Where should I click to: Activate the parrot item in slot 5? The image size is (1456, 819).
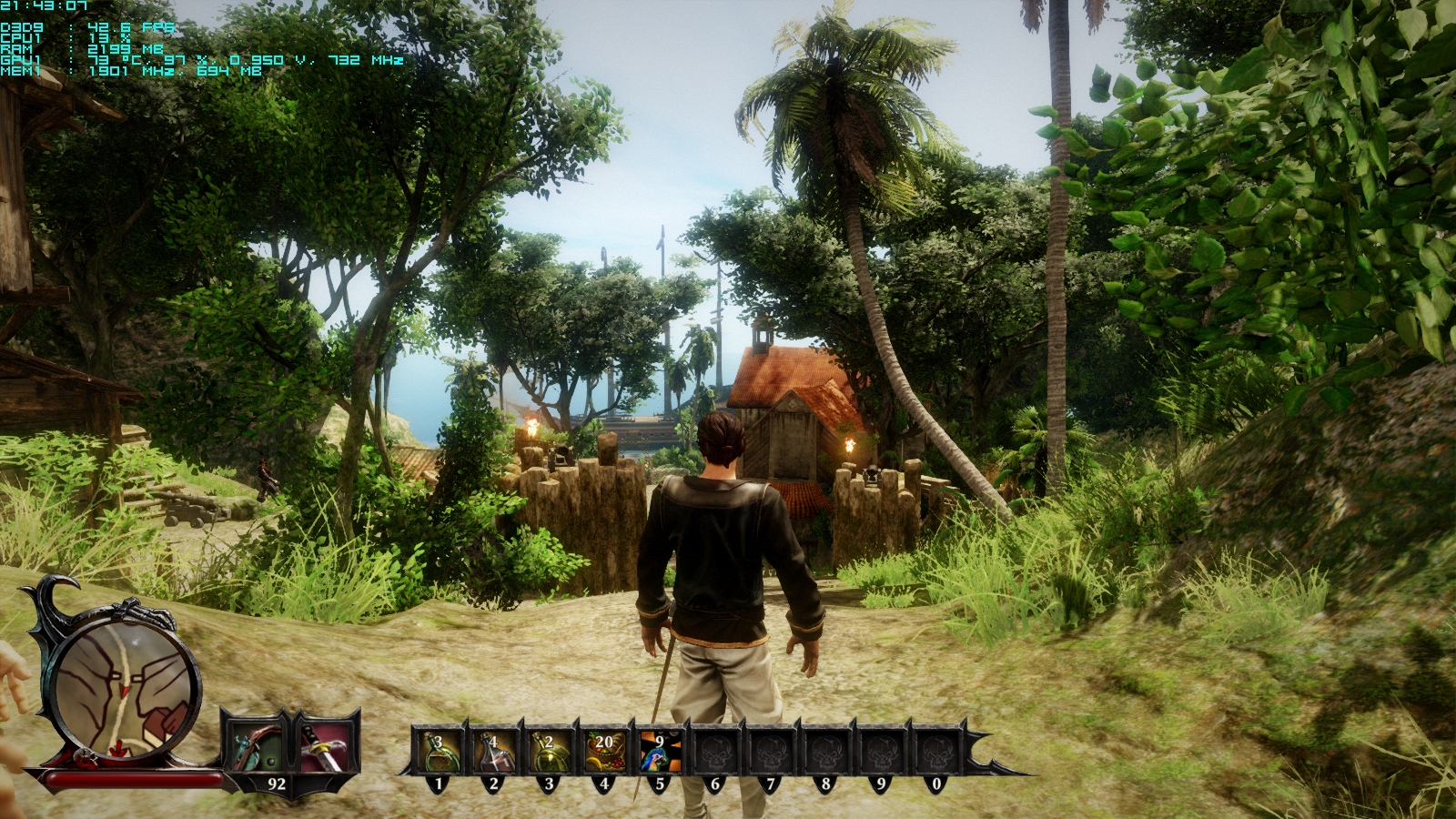pyautogui.click(x=660, y=753)
